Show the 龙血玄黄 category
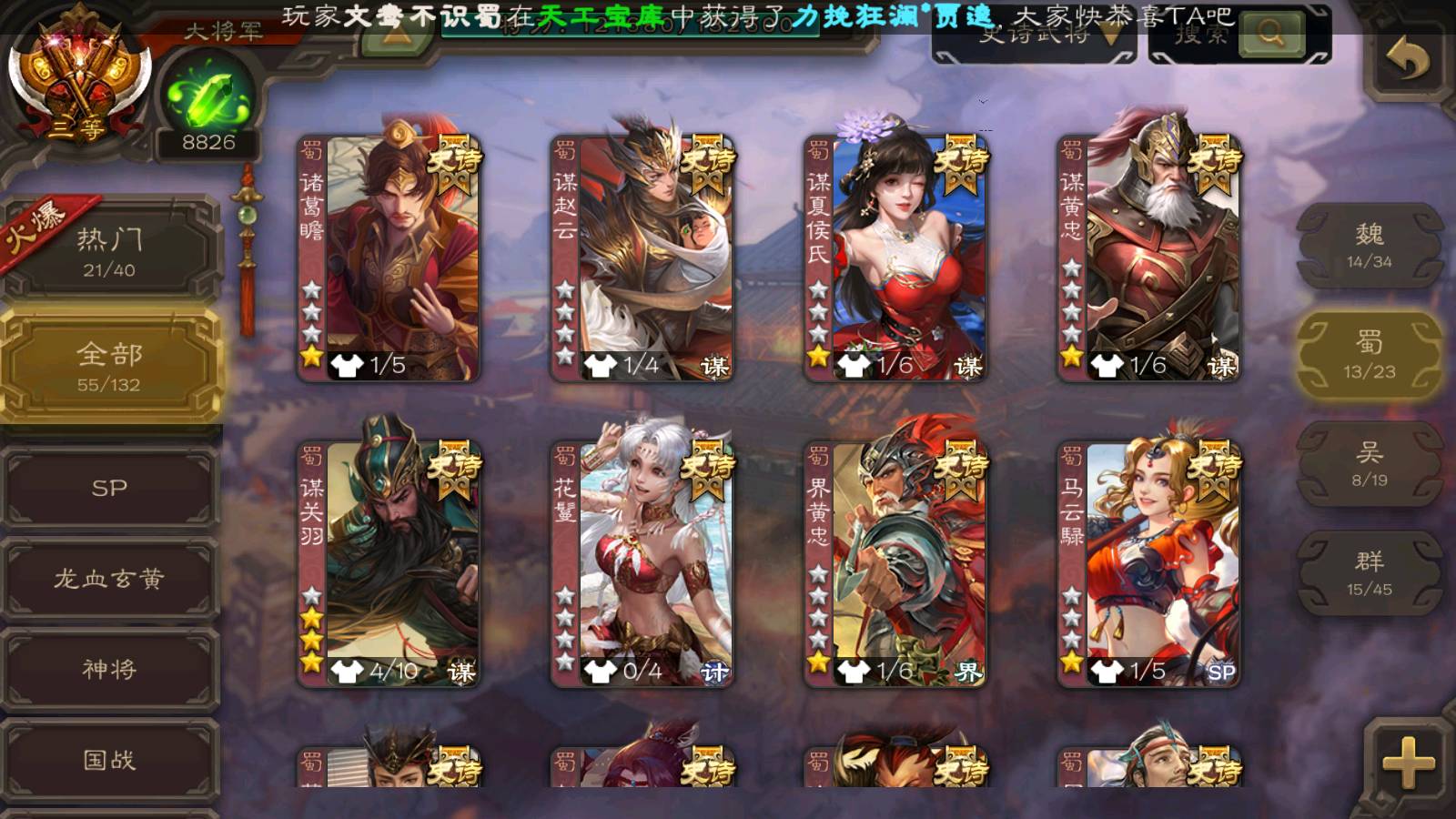 click(109, 579)
